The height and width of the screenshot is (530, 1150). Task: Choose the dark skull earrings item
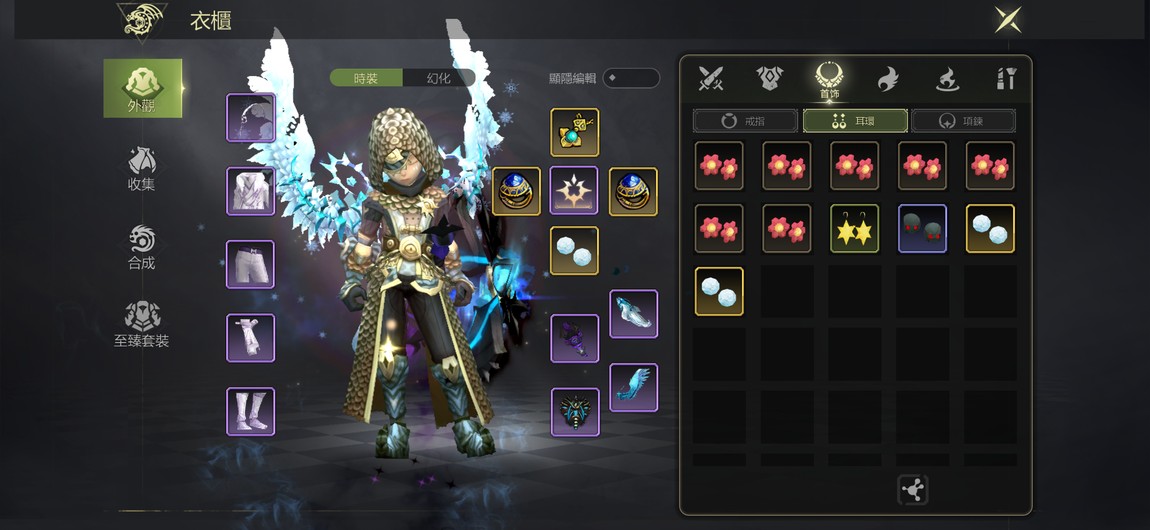point(922,229)
